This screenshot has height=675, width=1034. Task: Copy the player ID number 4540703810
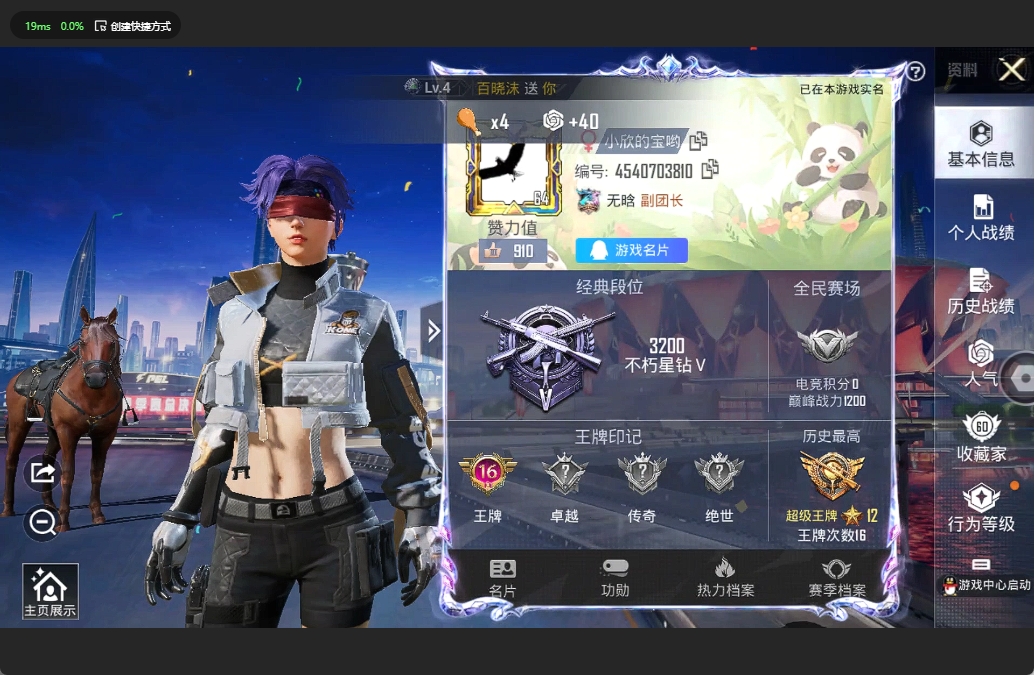coord(710,170)
